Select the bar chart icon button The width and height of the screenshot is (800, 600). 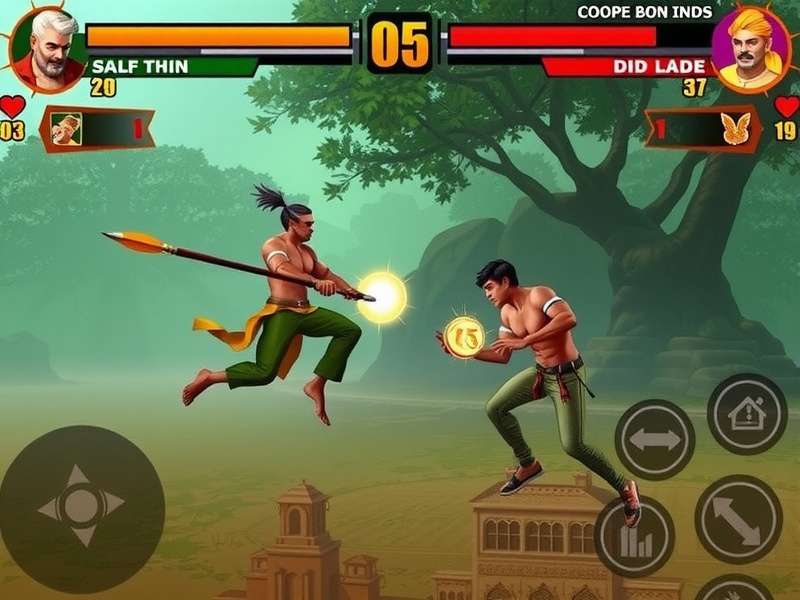pyautogui.click(x=633, y=536)
